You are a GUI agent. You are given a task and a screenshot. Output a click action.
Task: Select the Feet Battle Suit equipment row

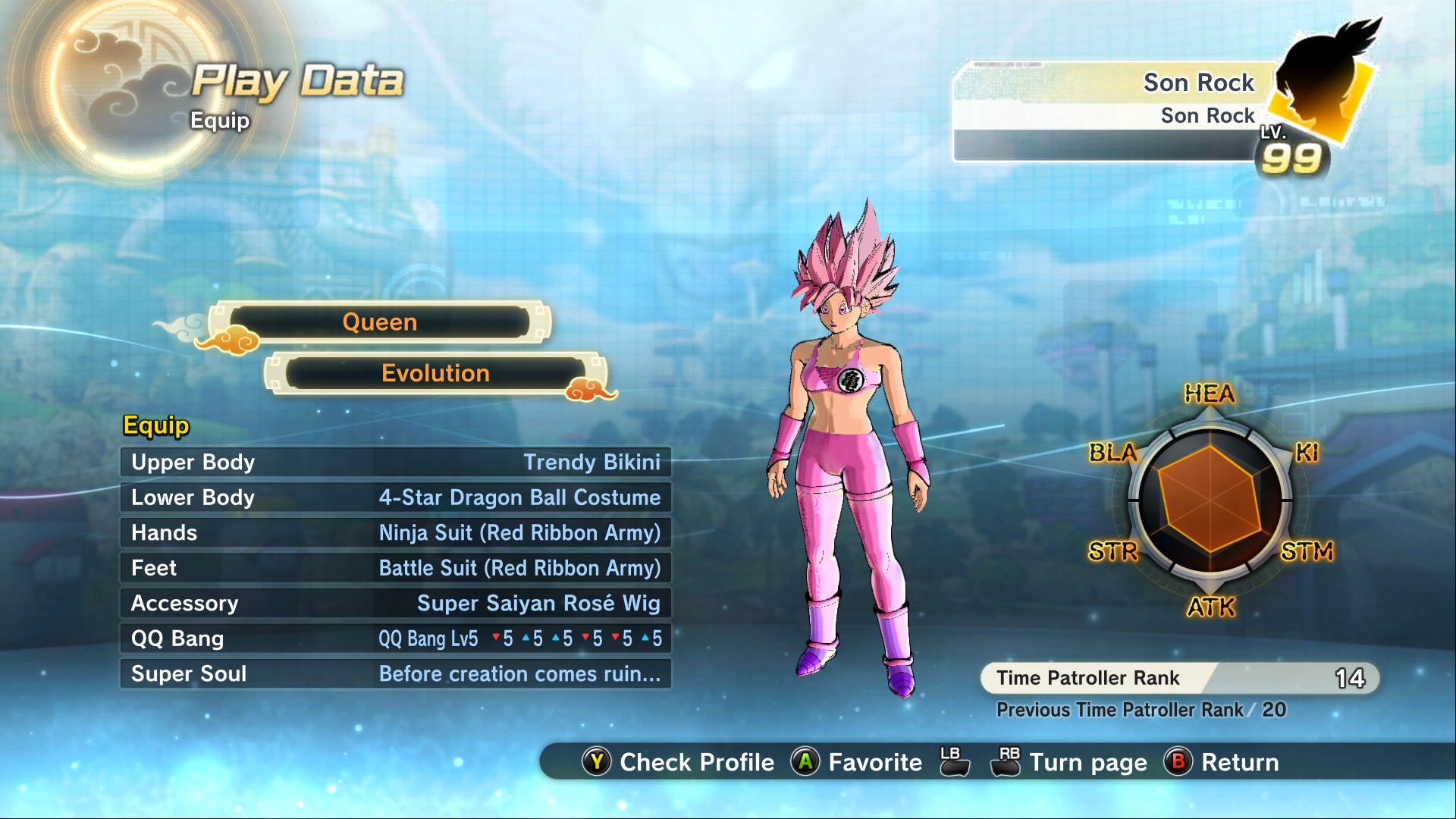coord(395,568)
